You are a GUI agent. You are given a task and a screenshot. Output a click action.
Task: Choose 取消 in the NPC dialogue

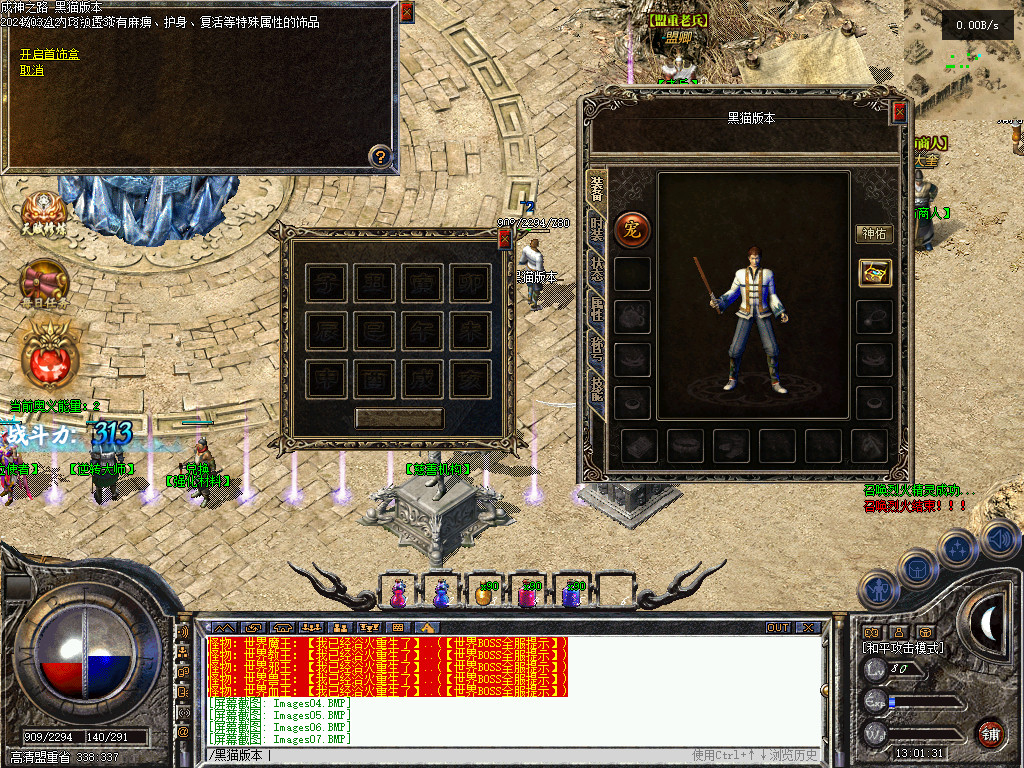click(x=32, y=70)
